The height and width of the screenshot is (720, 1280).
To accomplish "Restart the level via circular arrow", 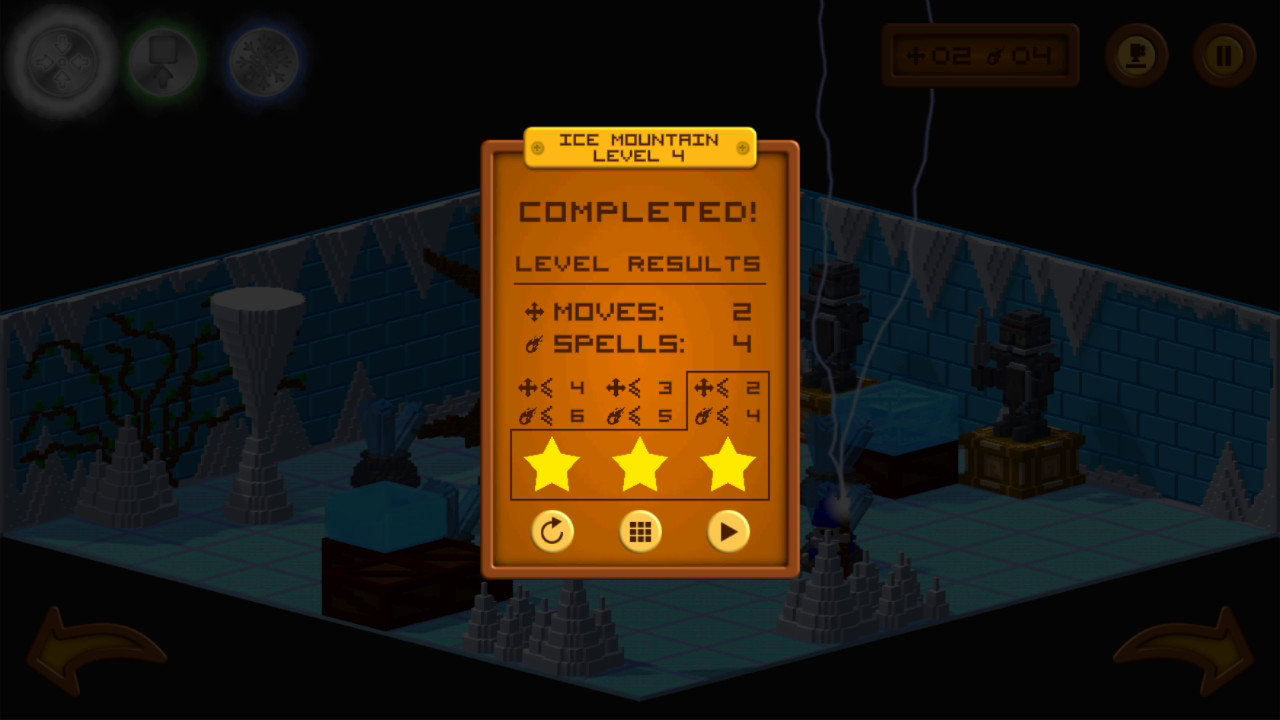I will [x=554, y=532].
